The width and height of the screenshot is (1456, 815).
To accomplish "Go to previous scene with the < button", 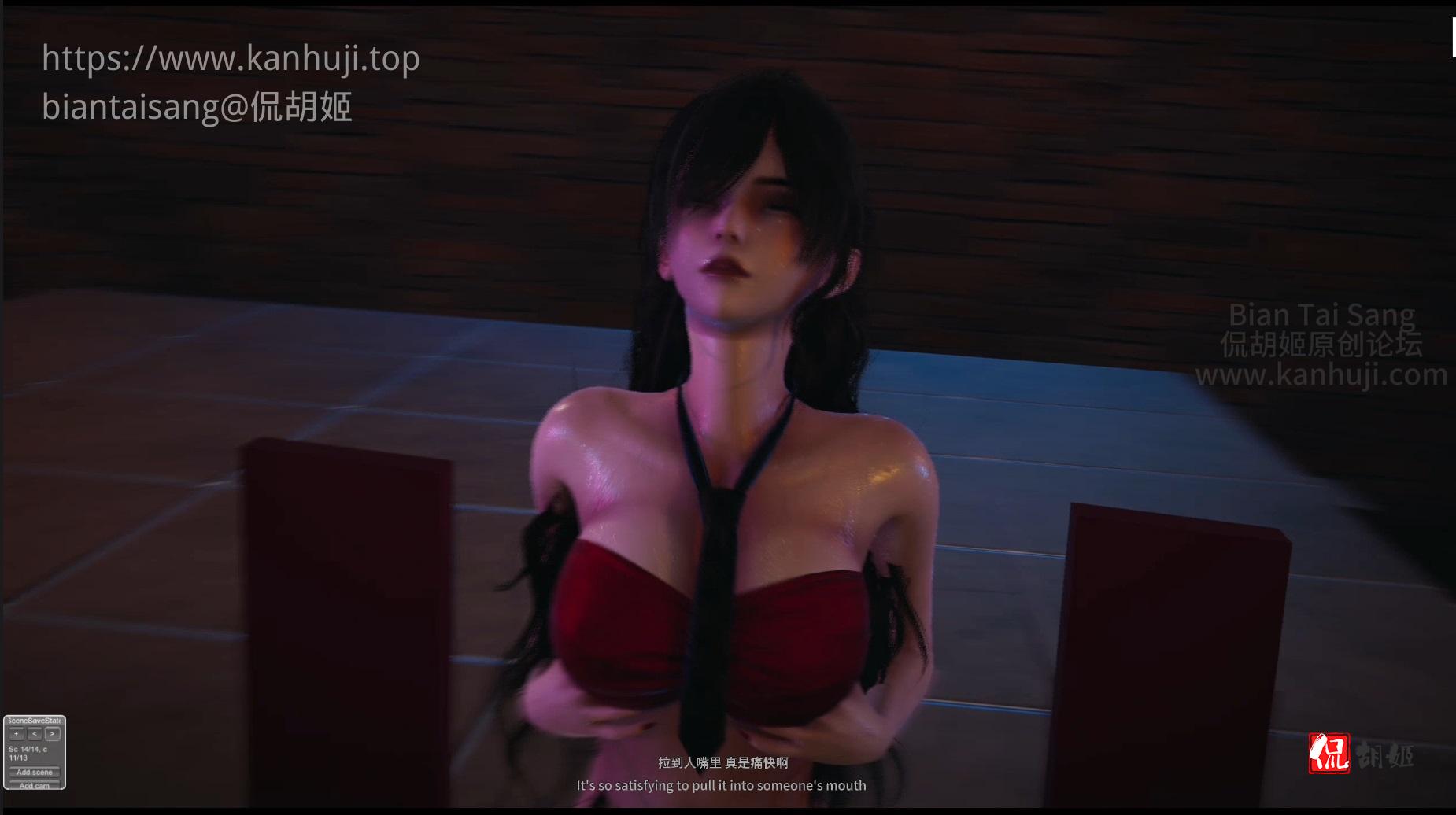I will click(35, 734).
